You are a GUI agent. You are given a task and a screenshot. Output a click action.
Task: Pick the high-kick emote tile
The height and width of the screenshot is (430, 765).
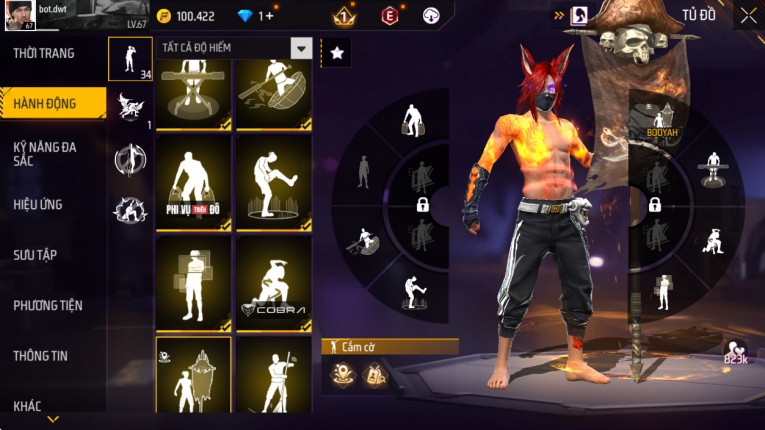click(273, 181)
